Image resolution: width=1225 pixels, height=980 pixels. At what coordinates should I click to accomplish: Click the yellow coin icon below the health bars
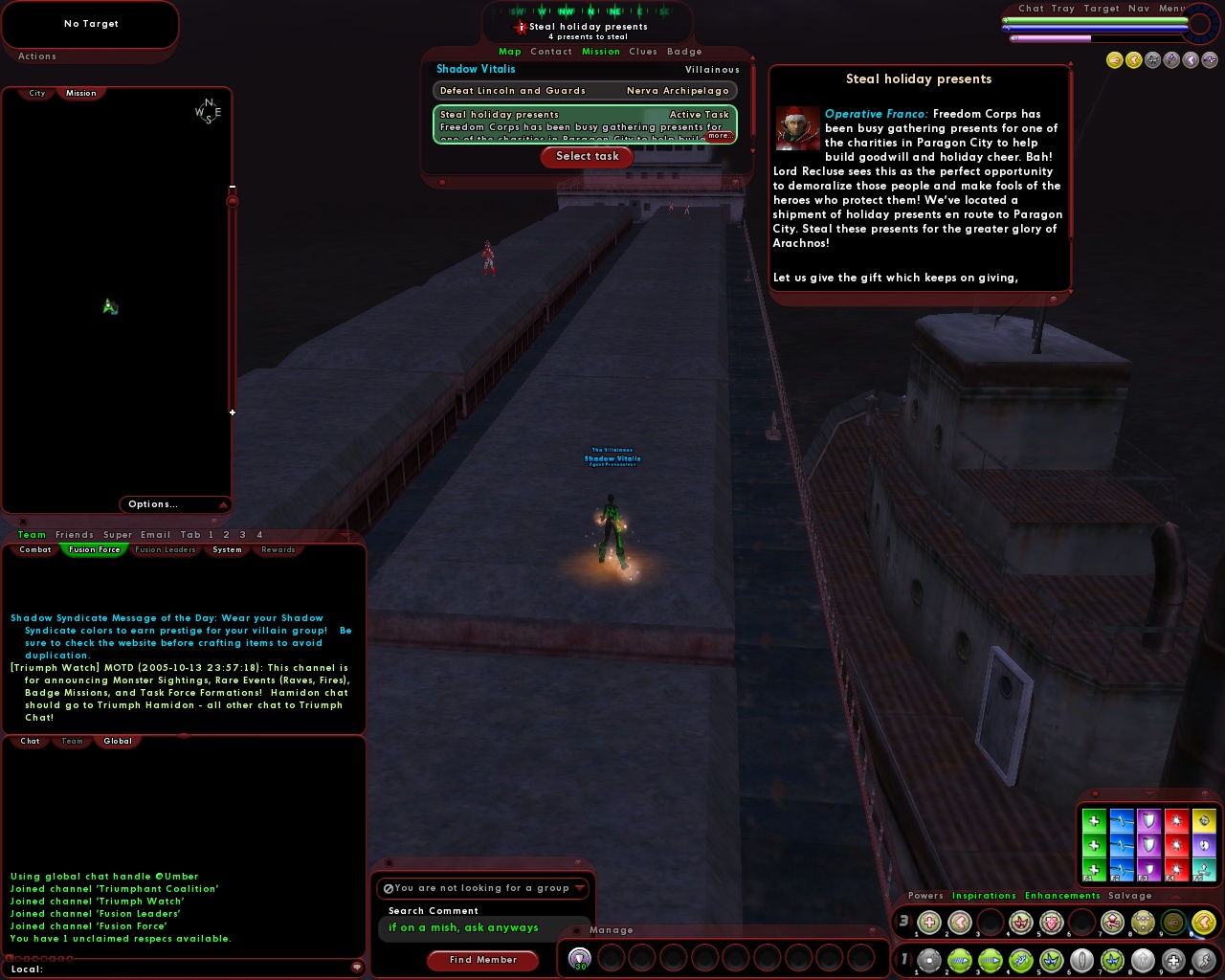tap(1113, 59)
